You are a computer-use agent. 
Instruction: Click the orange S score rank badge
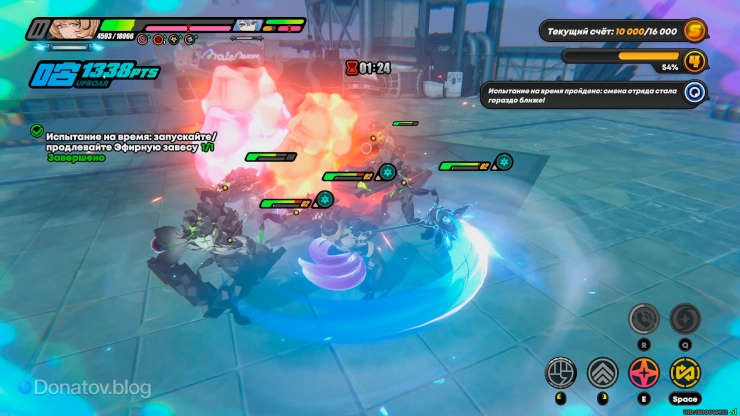click(x=695, y=32)
